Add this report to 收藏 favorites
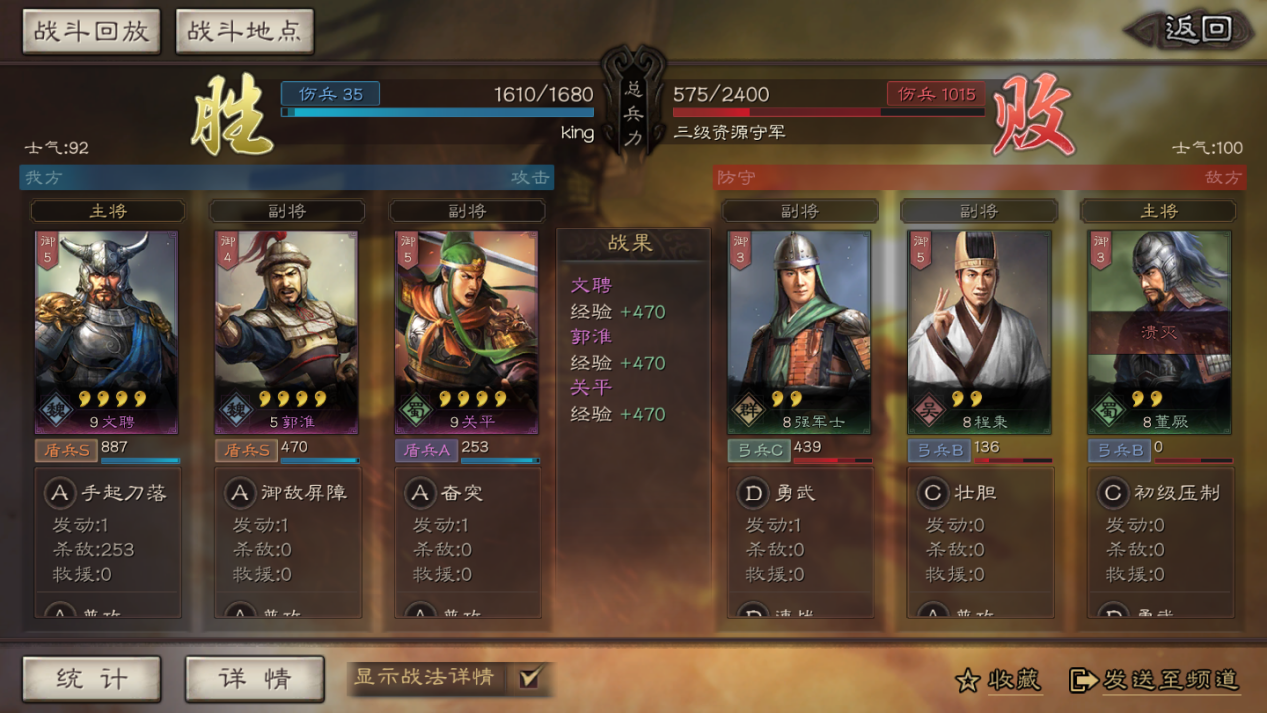The image size is (1267, 713). click(998, 680)
